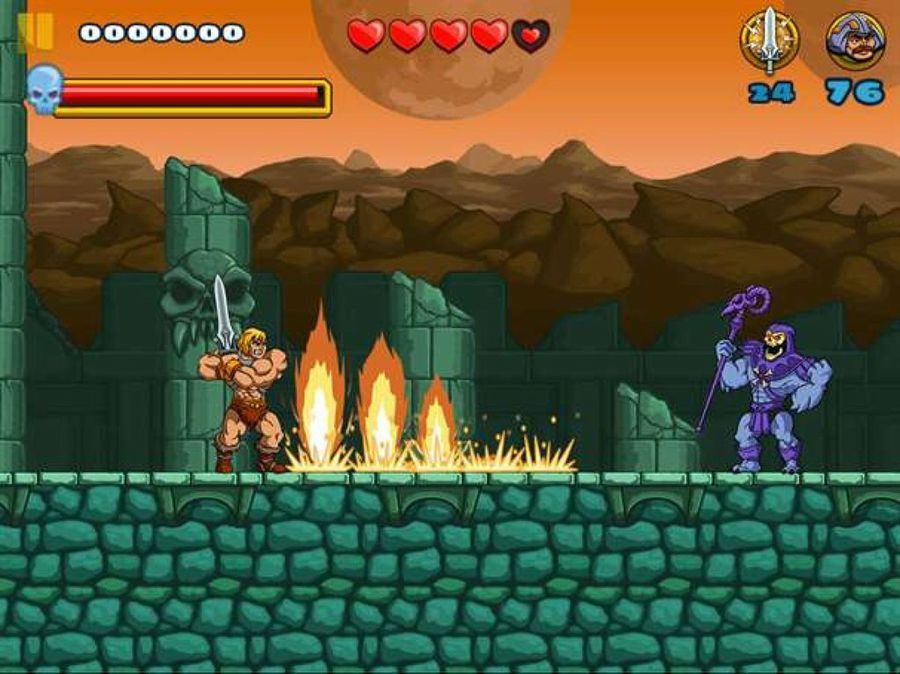This screenshot has width=900, height=674.
Task: Activate the Power Sword special ability
Action: 768,40
